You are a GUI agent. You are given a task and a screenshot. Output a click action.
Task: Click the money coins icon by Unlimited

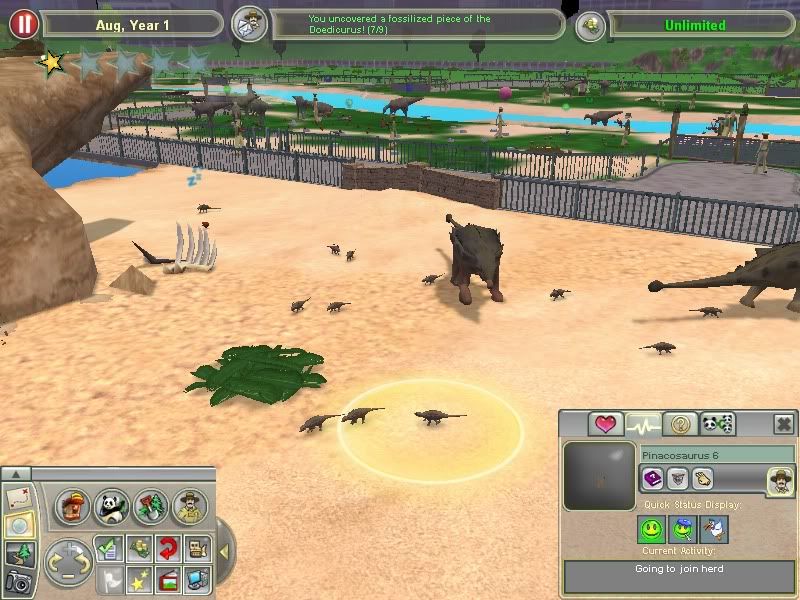click(592, 25)
